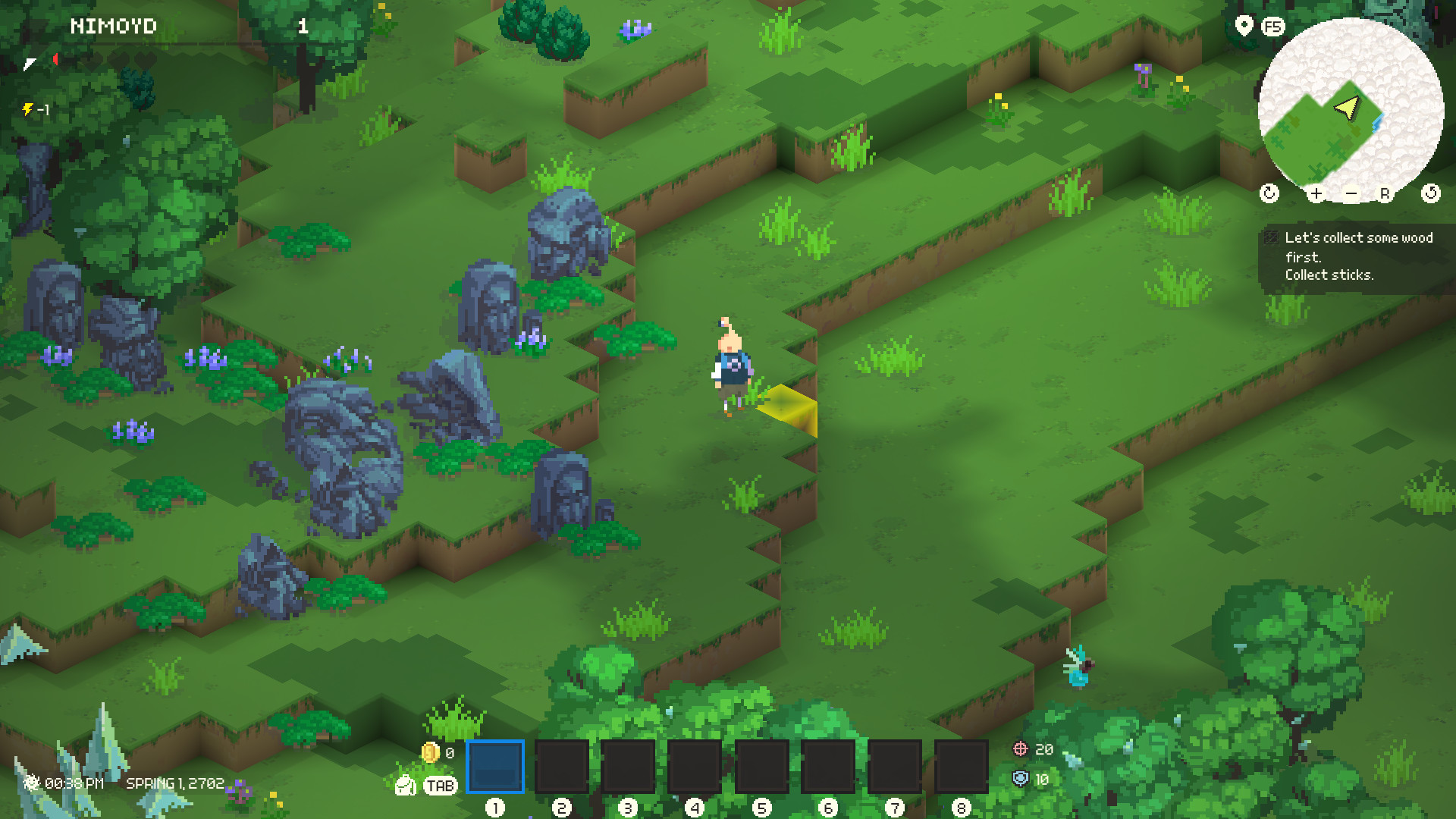Zoom out the minimap with the minus button

click(1352, 193)
